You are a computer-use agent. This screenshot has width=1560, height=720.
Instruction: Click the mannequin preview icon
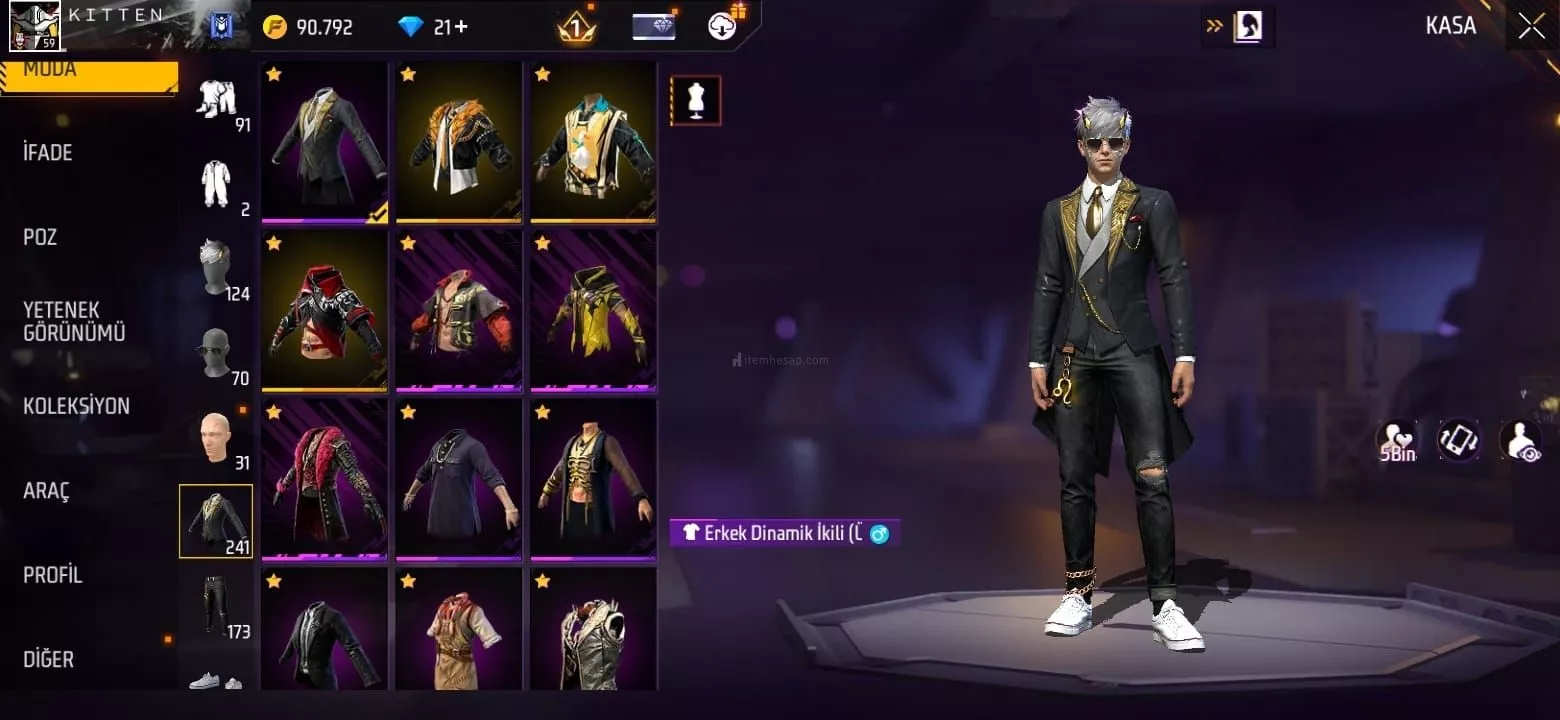click(695, 100)
